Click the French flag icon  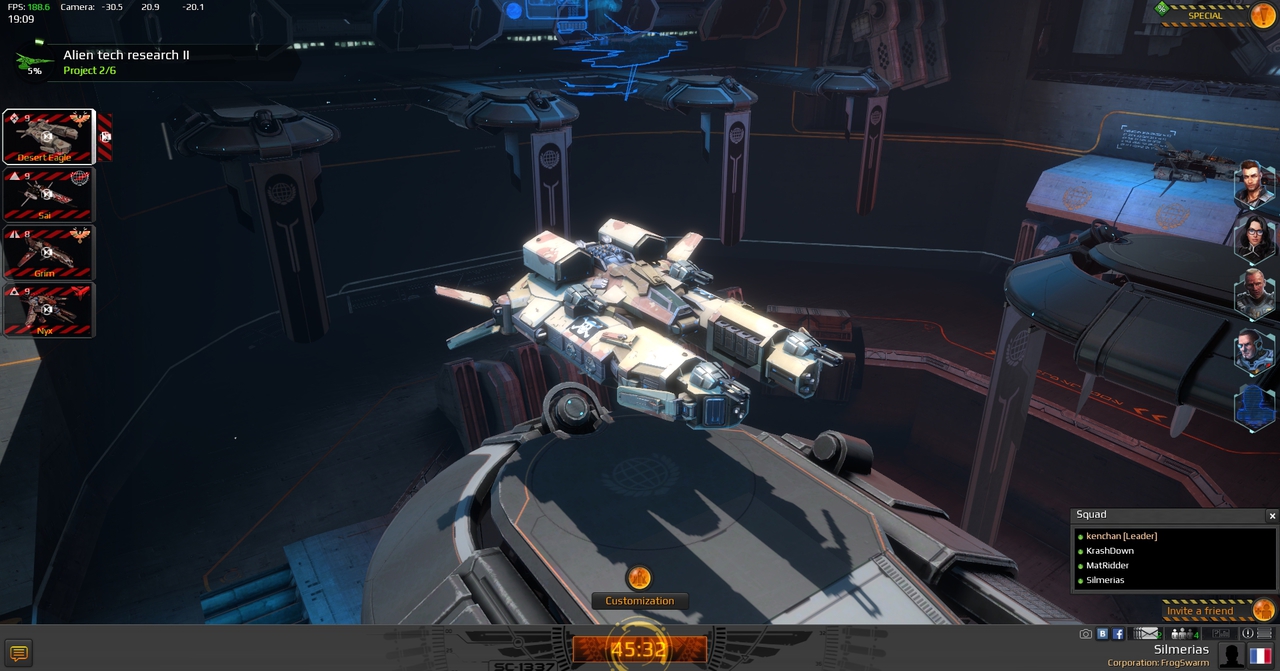point(1259,656)
